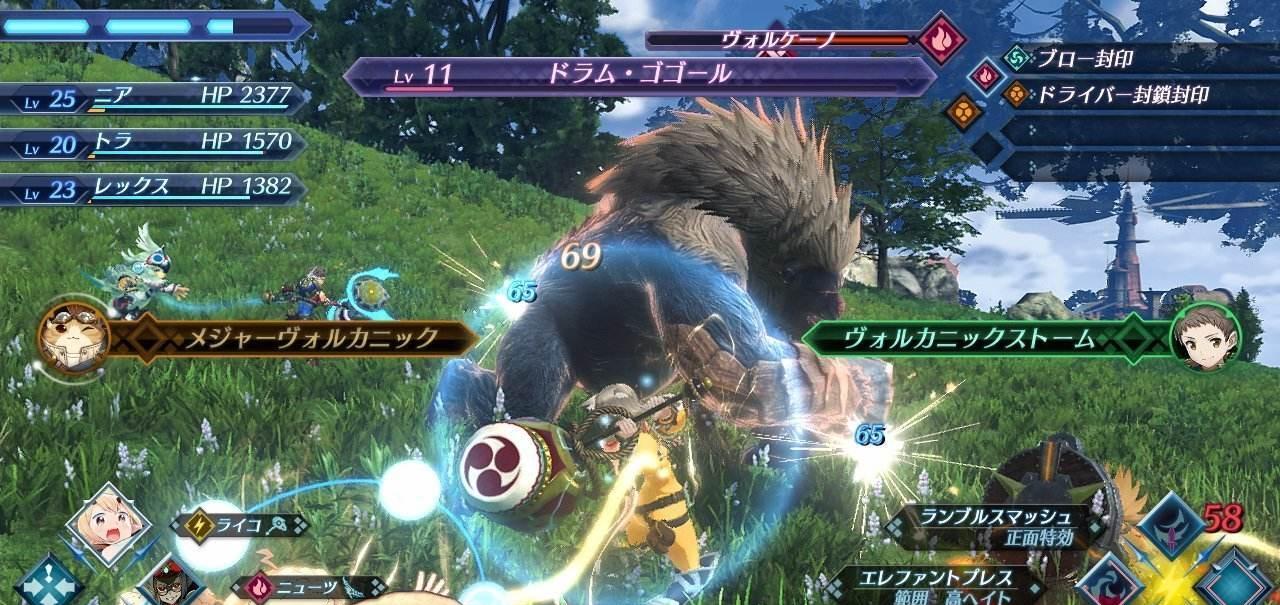Select party member ニア's status row
This screenshot has width=1280, height=605.
[150, 98]
